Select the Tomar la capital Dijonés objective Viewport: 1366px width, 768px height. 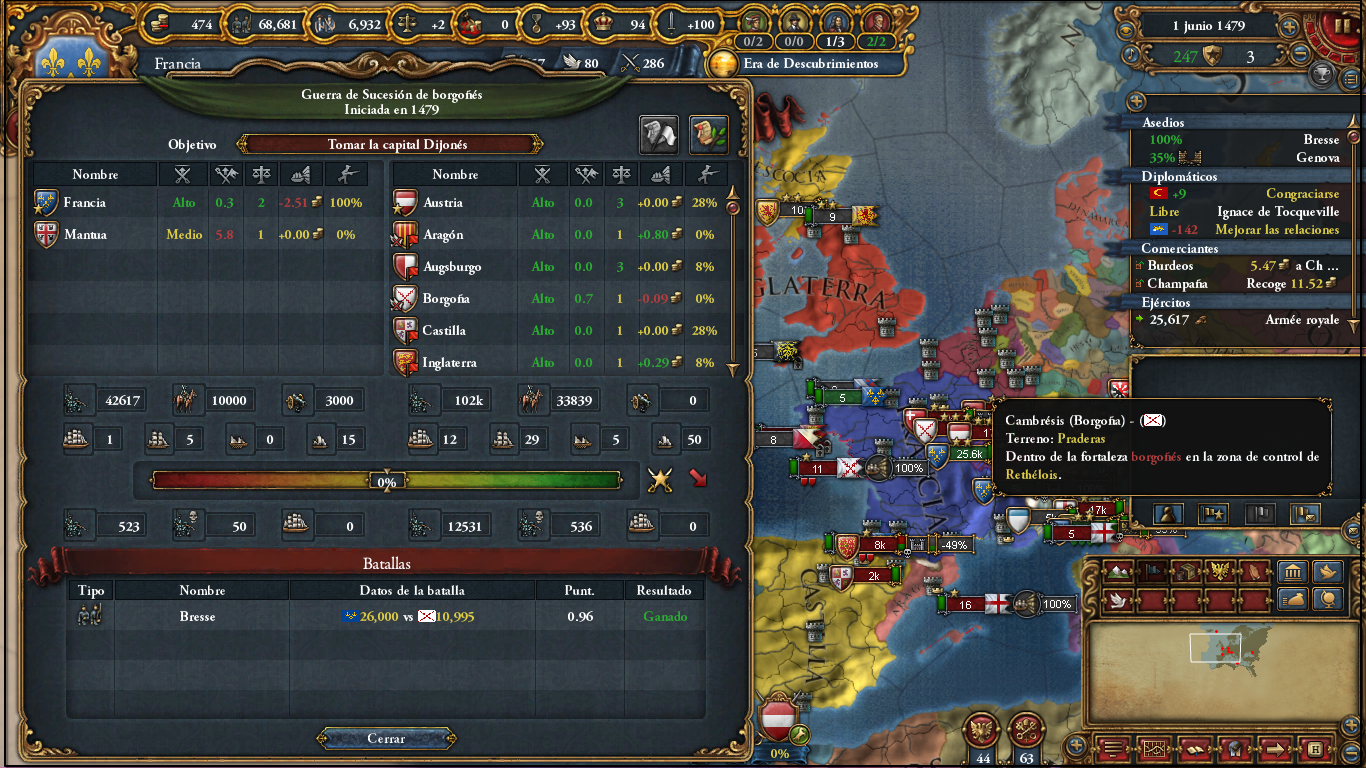(390, 145)
